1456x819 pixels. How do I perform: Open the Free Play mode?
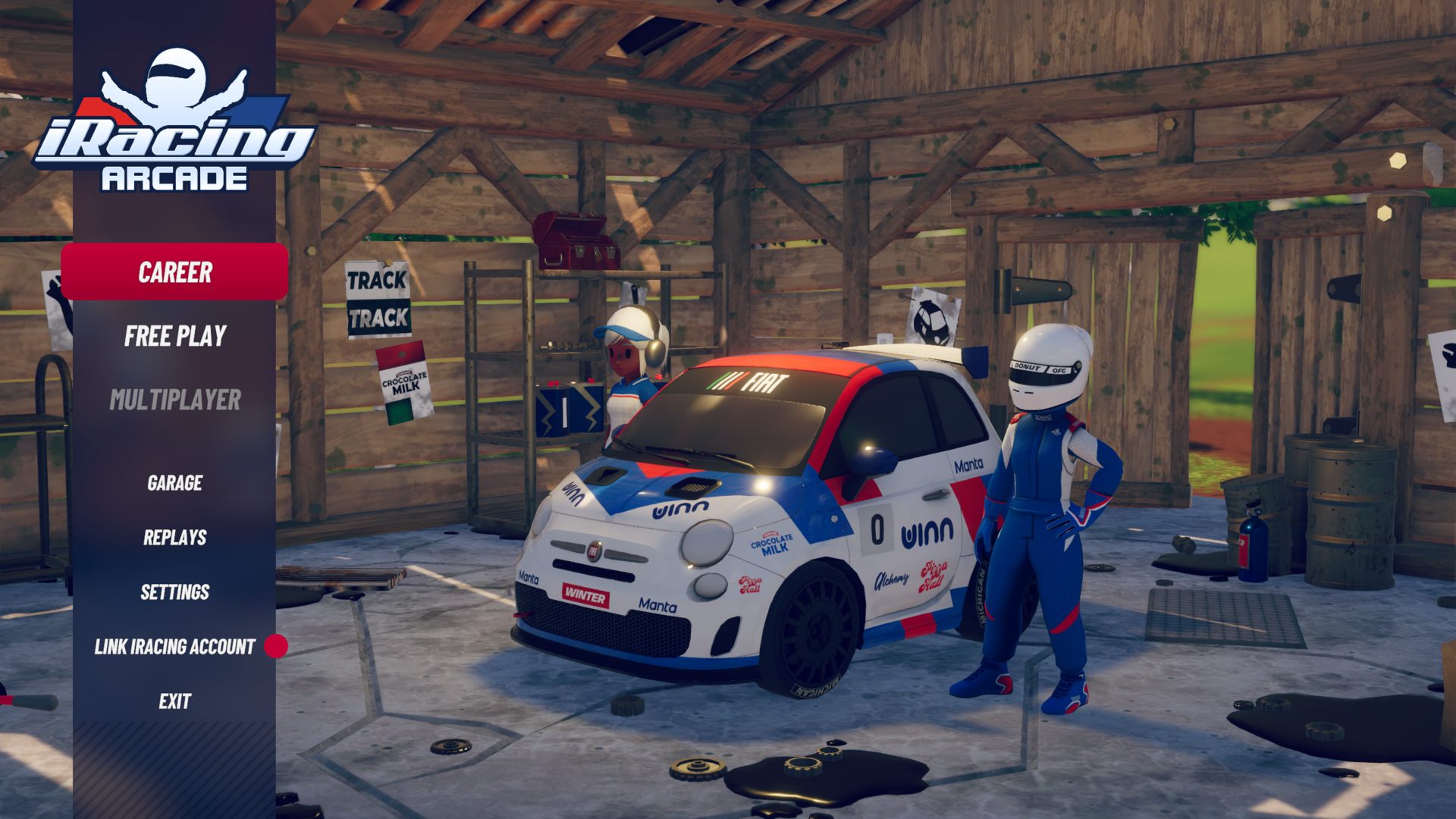click(x=175, y=336)
